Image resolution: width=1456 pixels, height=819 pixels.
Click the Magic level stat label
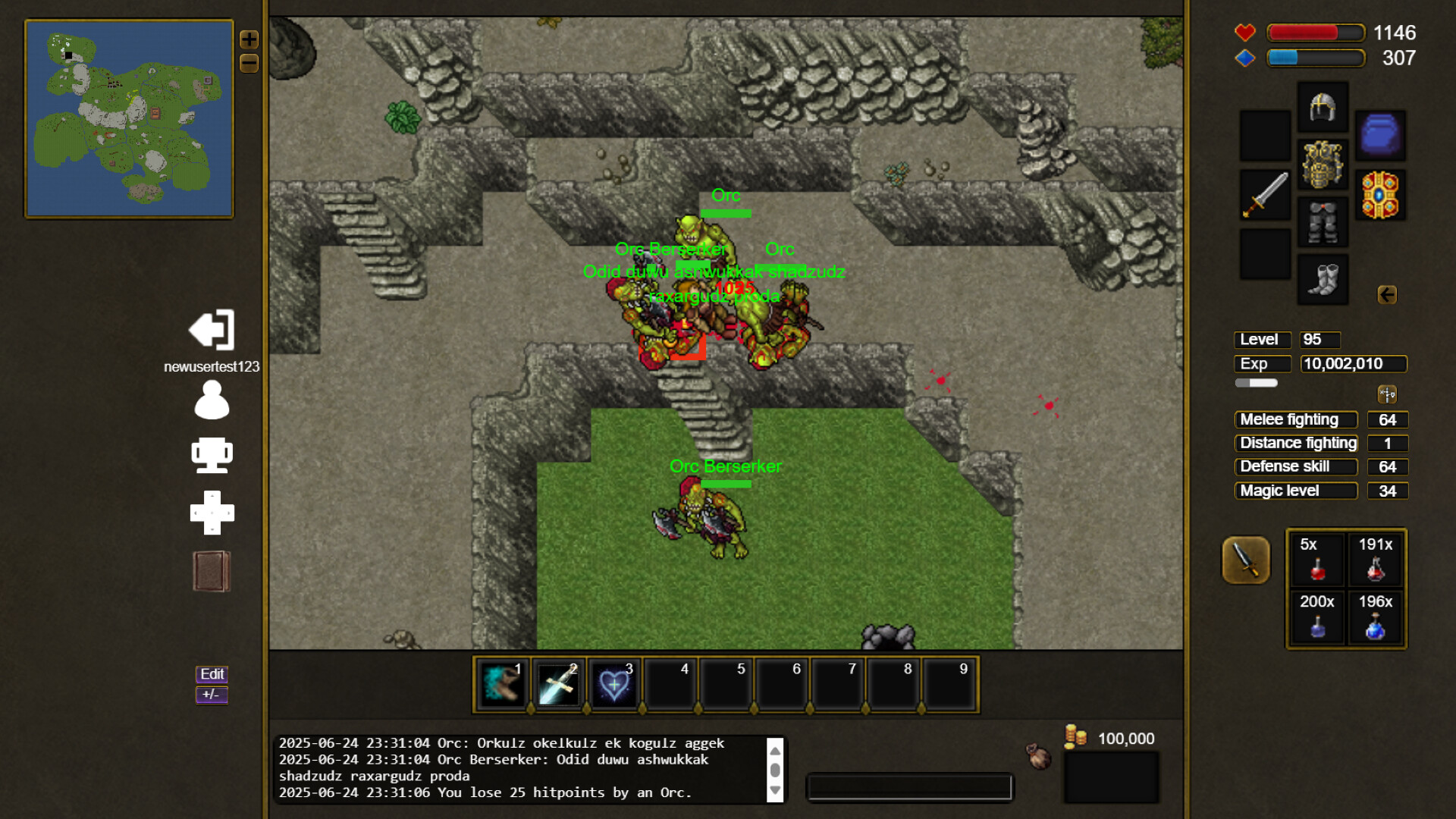pyautogui.click(x=1295, y=491)
